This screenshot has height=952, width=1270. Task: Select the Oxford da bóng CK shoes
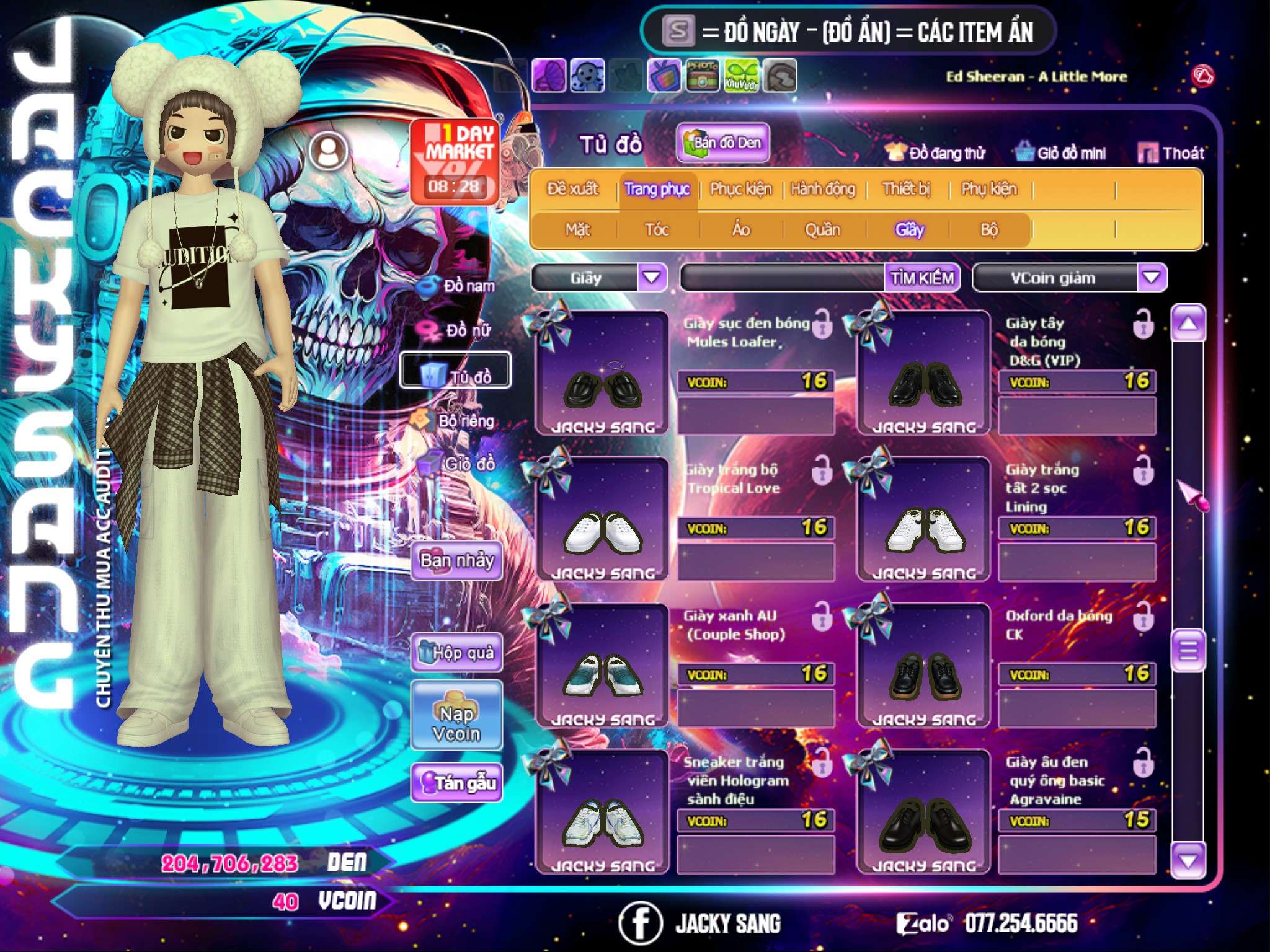[923, 666]
